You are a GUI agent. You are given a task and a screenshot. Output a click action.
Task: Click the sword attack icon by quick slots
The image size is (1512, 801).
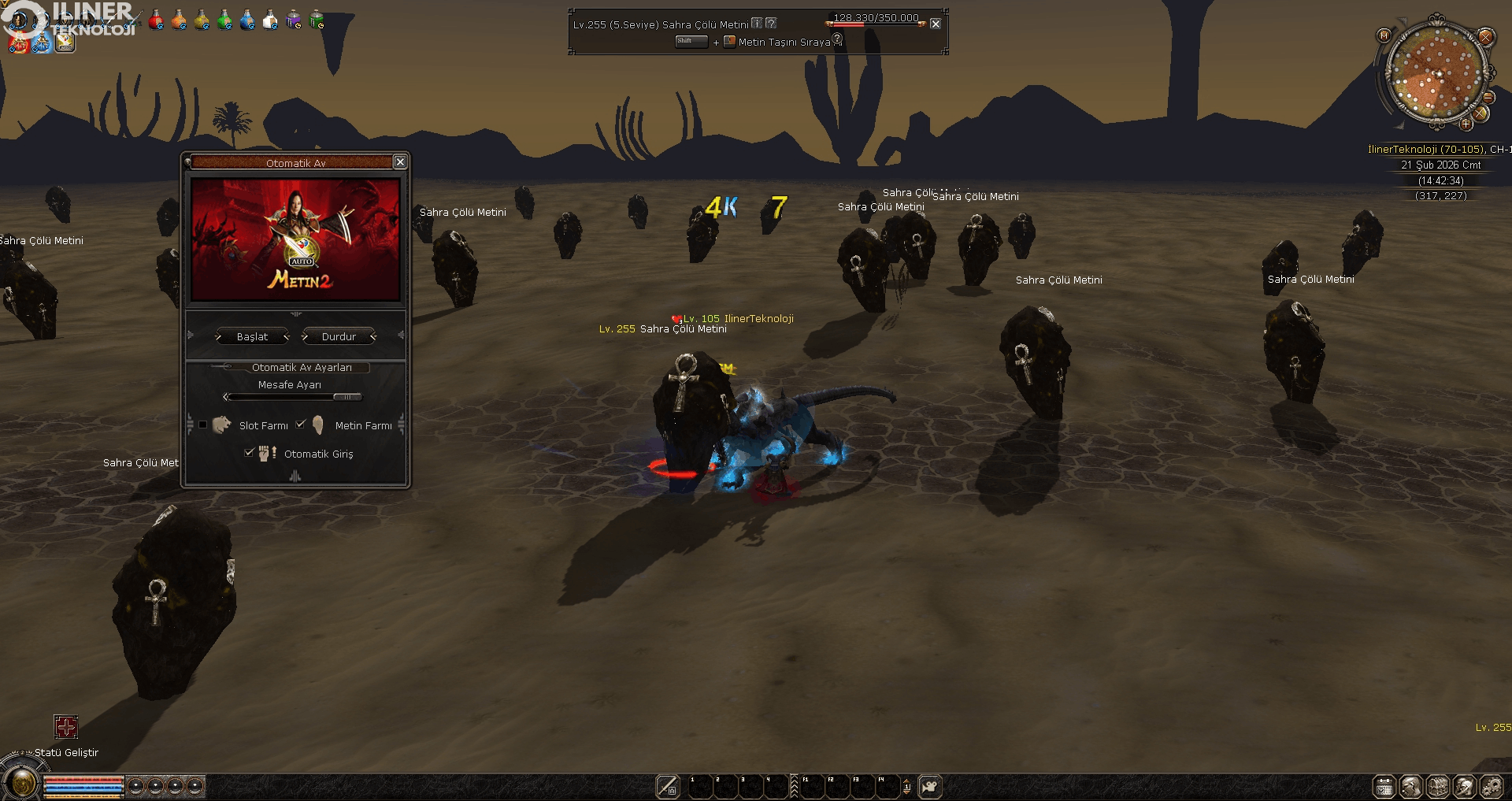668,786
